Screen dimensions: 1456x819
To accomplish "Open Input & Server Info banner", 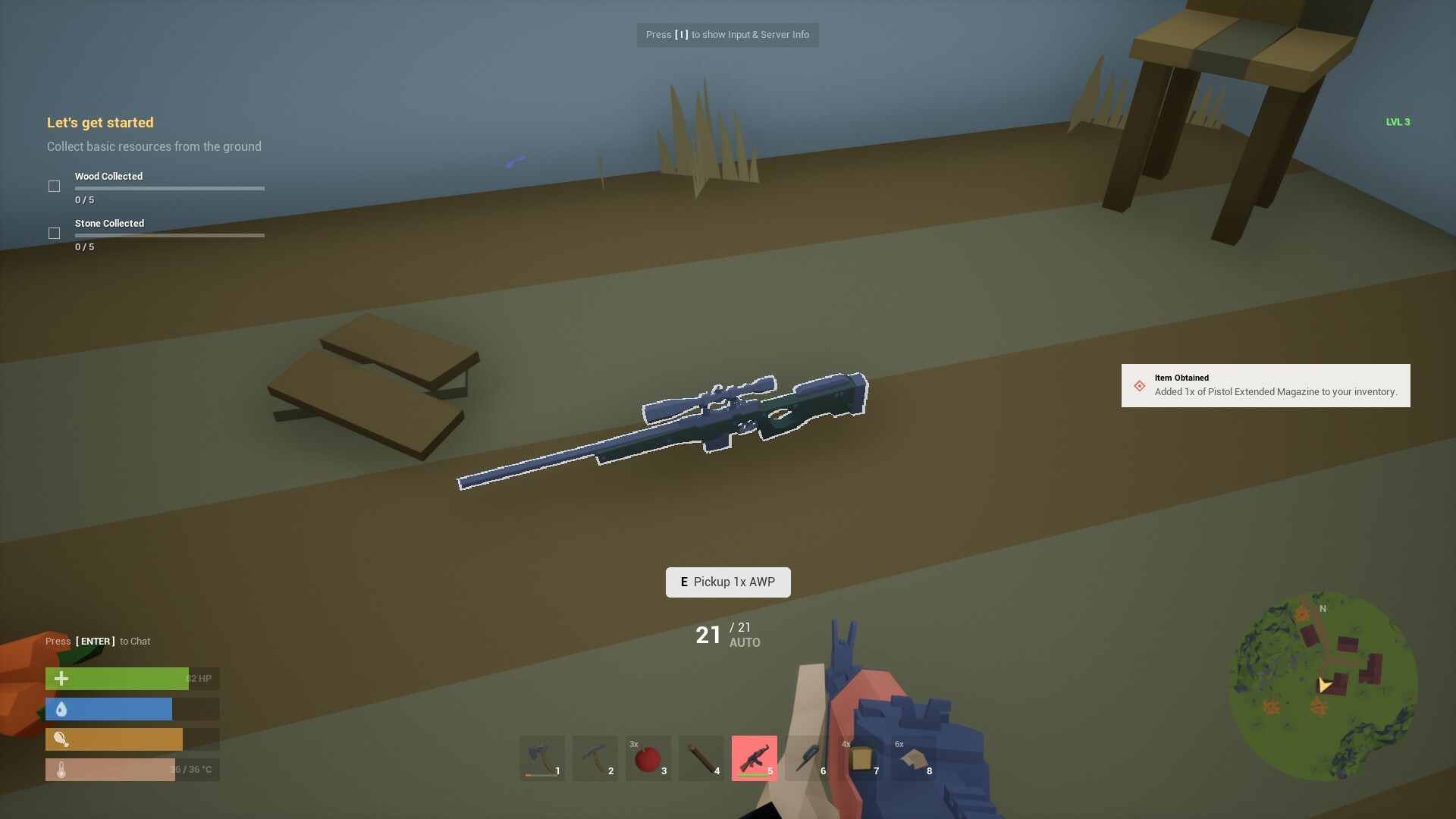I will click(x=727, y=34).
